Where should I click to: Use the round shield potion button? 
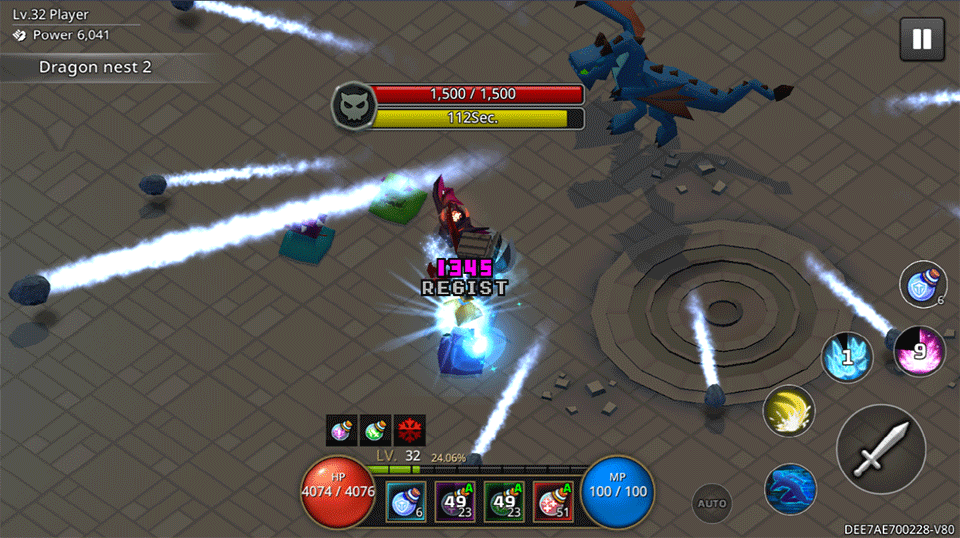923,284
